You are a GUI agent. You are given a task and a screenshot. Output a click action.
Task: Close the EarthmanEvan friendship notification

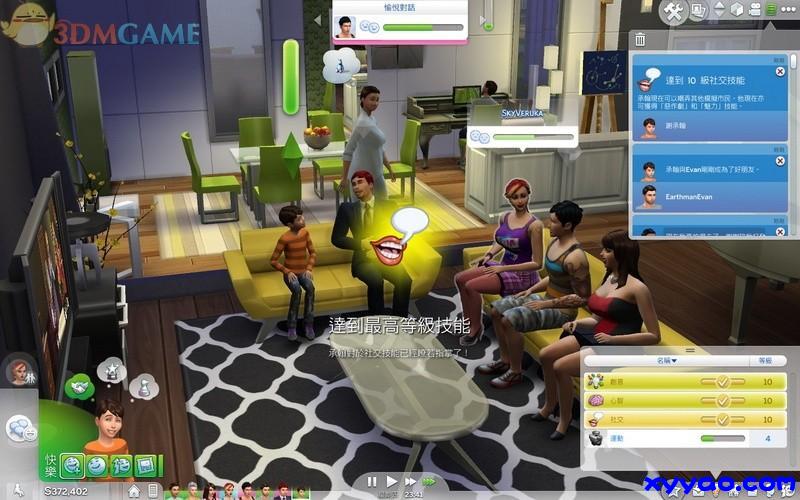pyautogui.click(x=780, y=159)
